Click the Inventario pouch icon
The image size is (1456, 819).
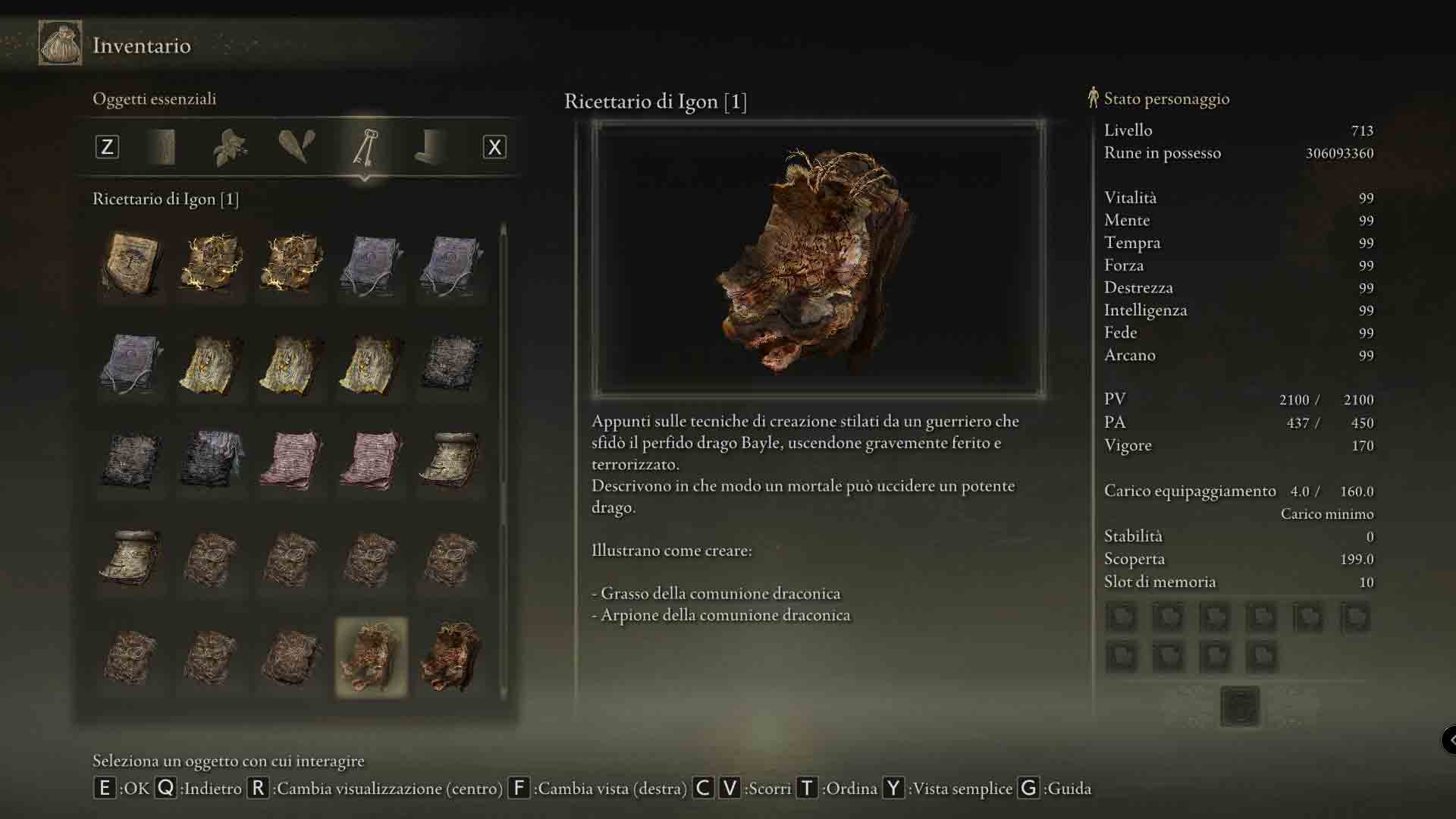click(60, 43)
